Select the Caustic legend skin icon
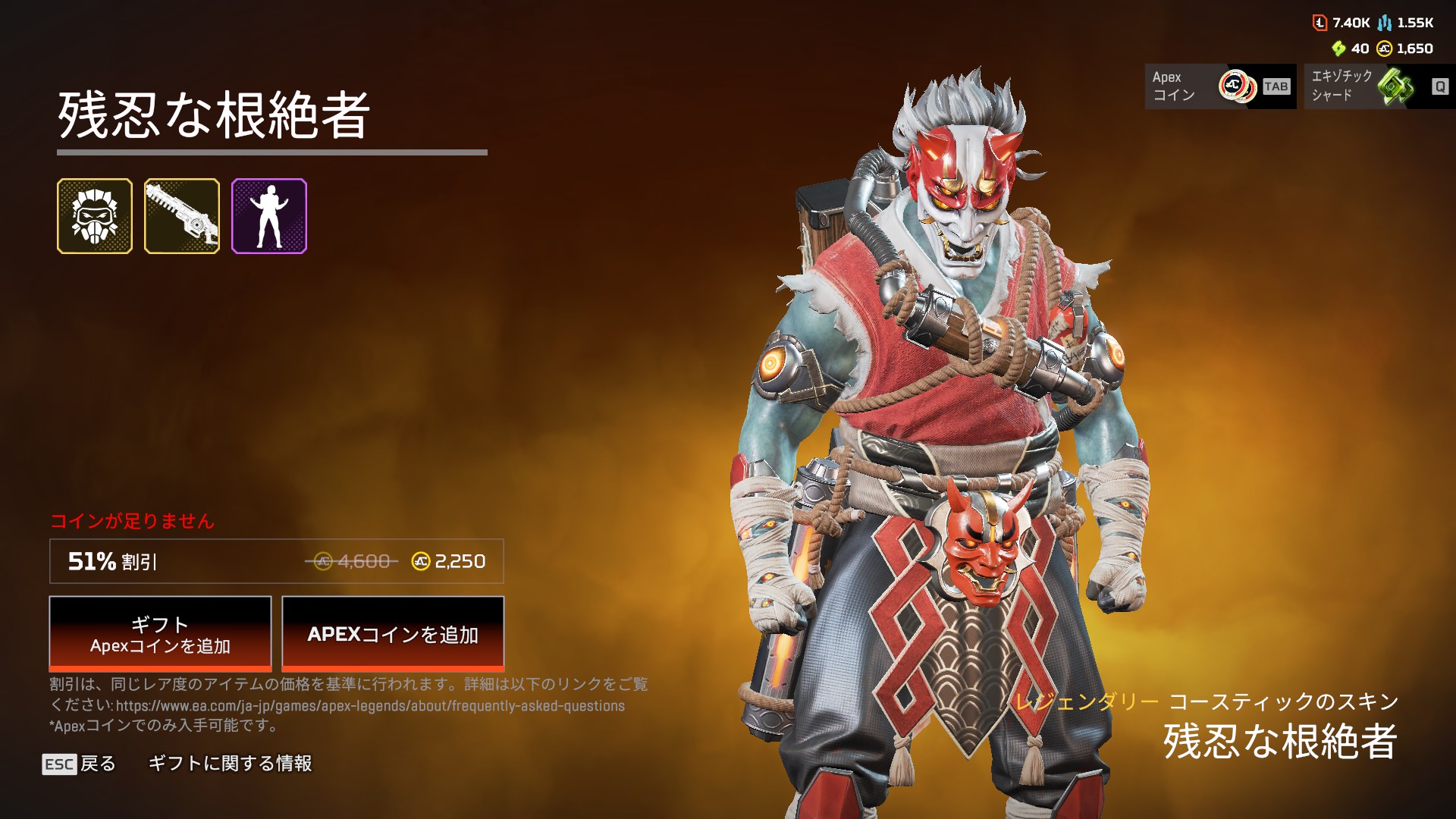 [95, 216]
